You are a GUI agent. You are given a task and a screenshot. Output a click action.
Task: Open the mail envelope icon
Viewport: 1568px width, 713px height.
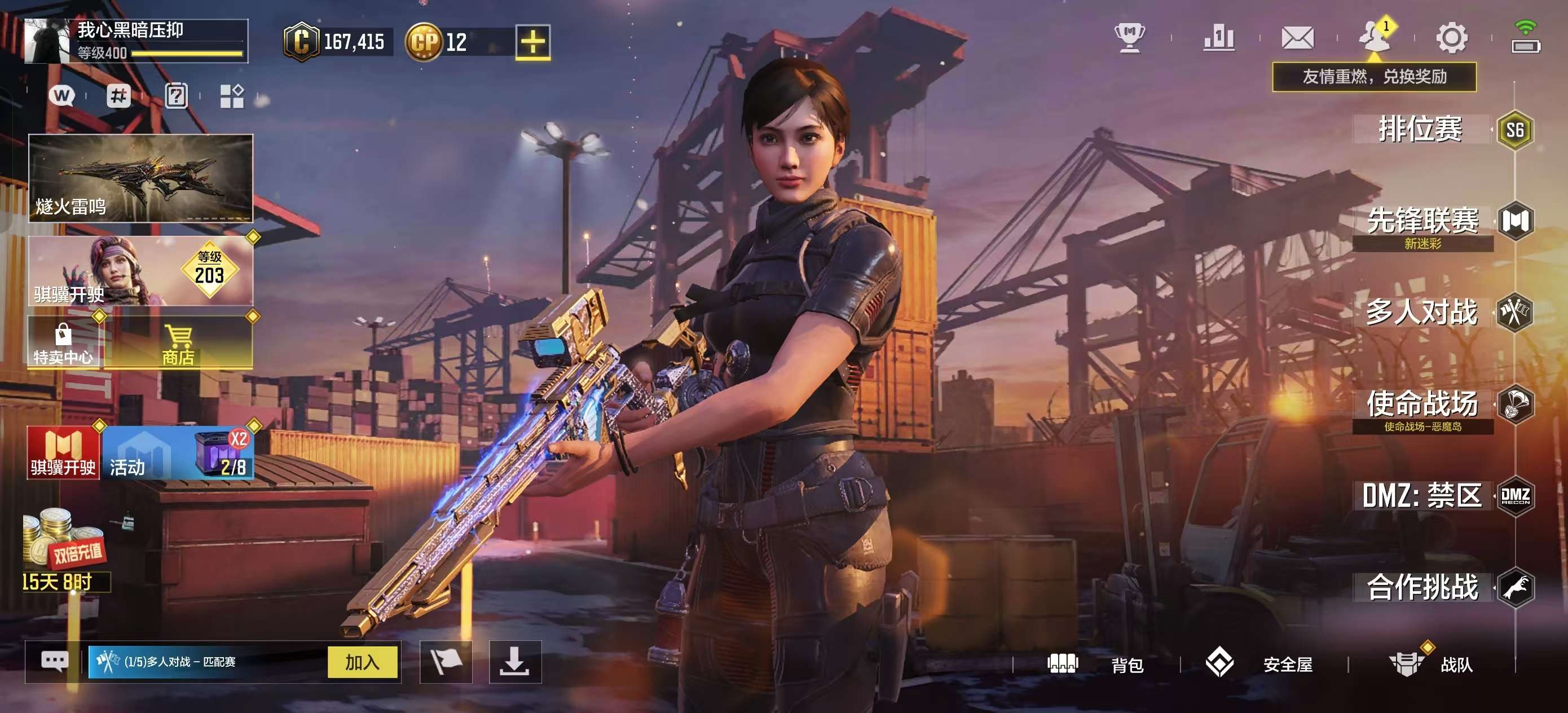click(x=1297, y=38)
